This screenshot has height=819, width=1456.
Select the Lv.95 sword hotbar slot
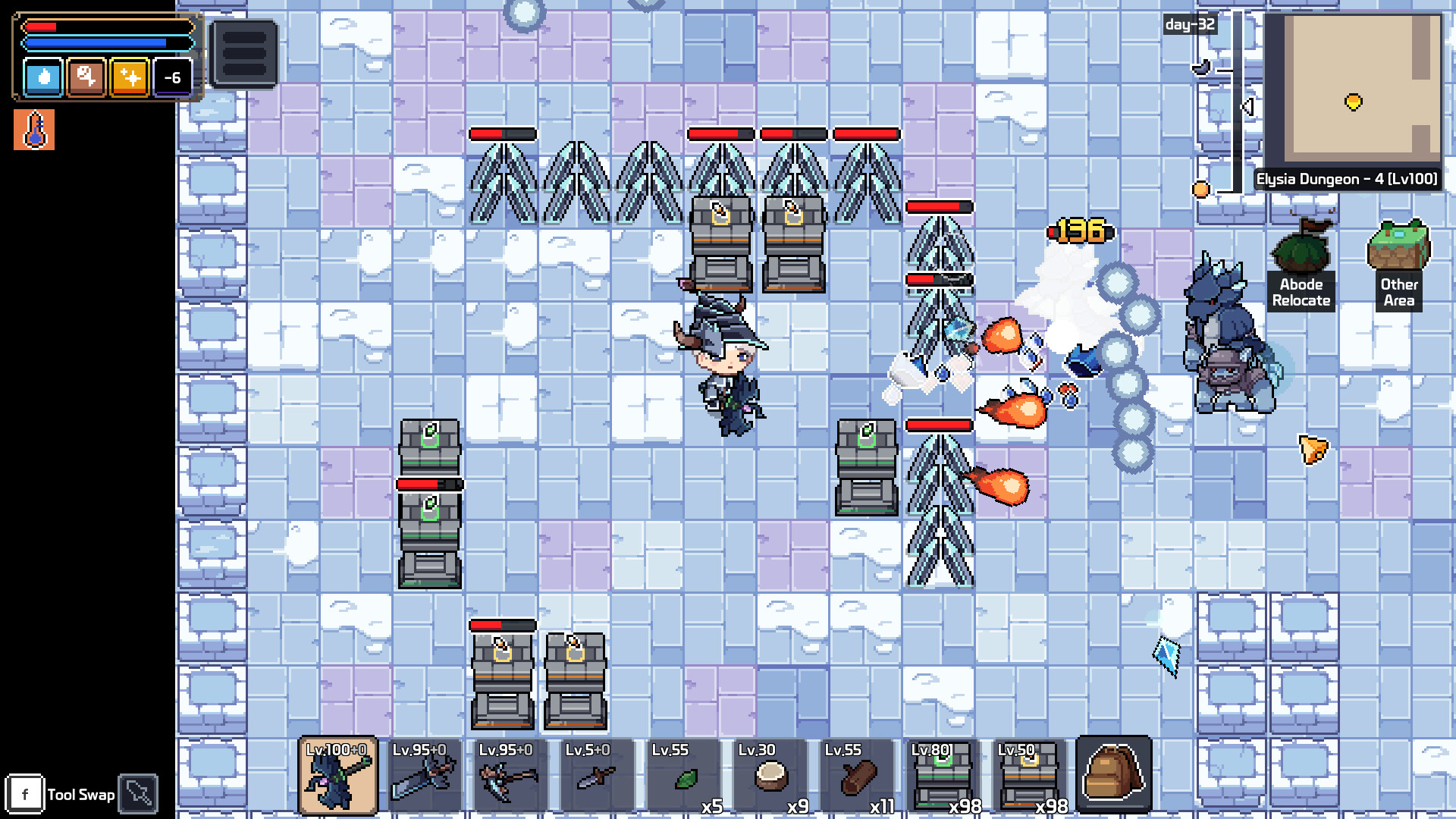coord(425,773)
